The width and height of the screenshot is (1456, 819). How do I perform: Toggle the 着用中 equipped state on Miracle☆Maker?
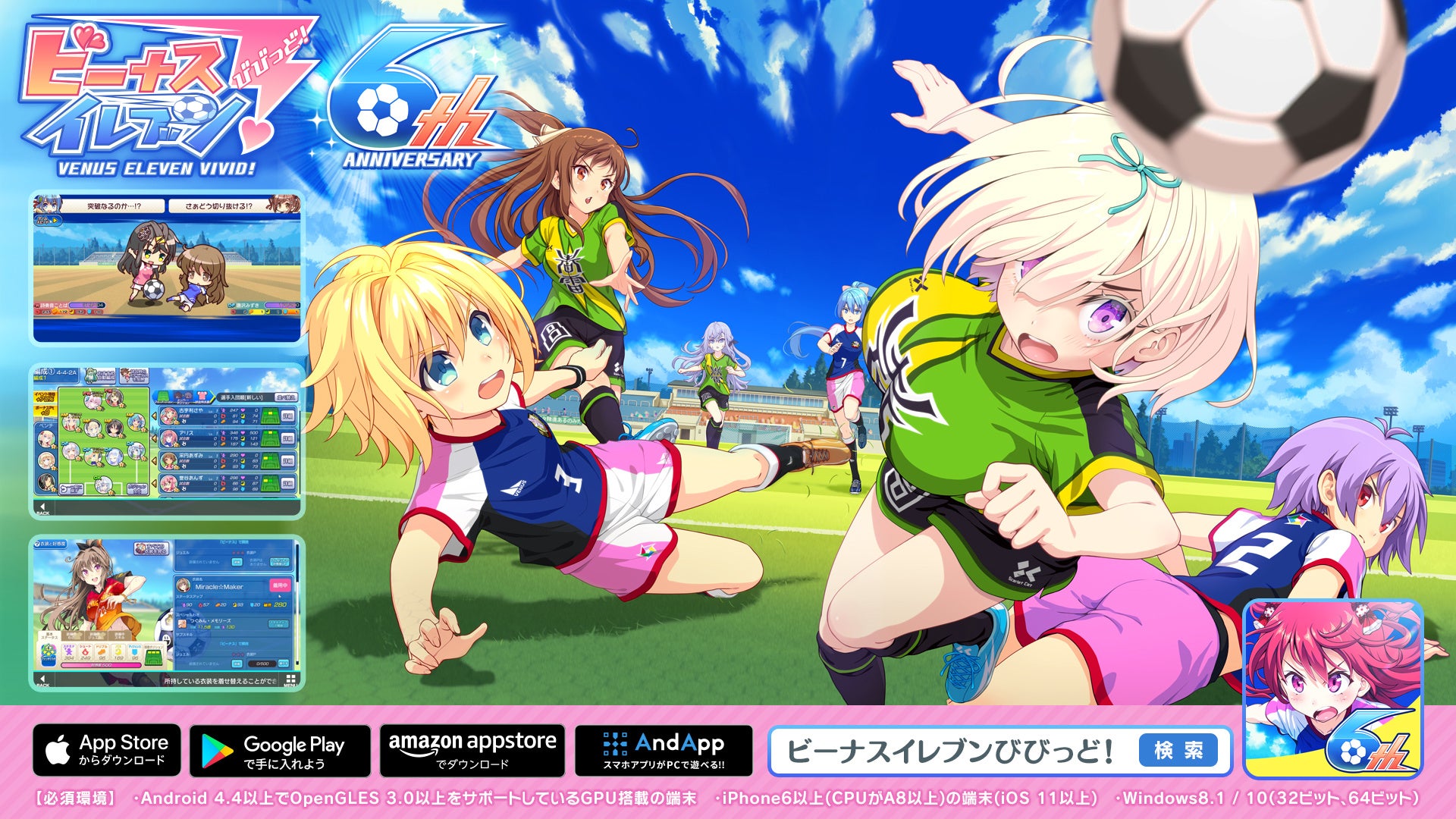pos(281,586)
